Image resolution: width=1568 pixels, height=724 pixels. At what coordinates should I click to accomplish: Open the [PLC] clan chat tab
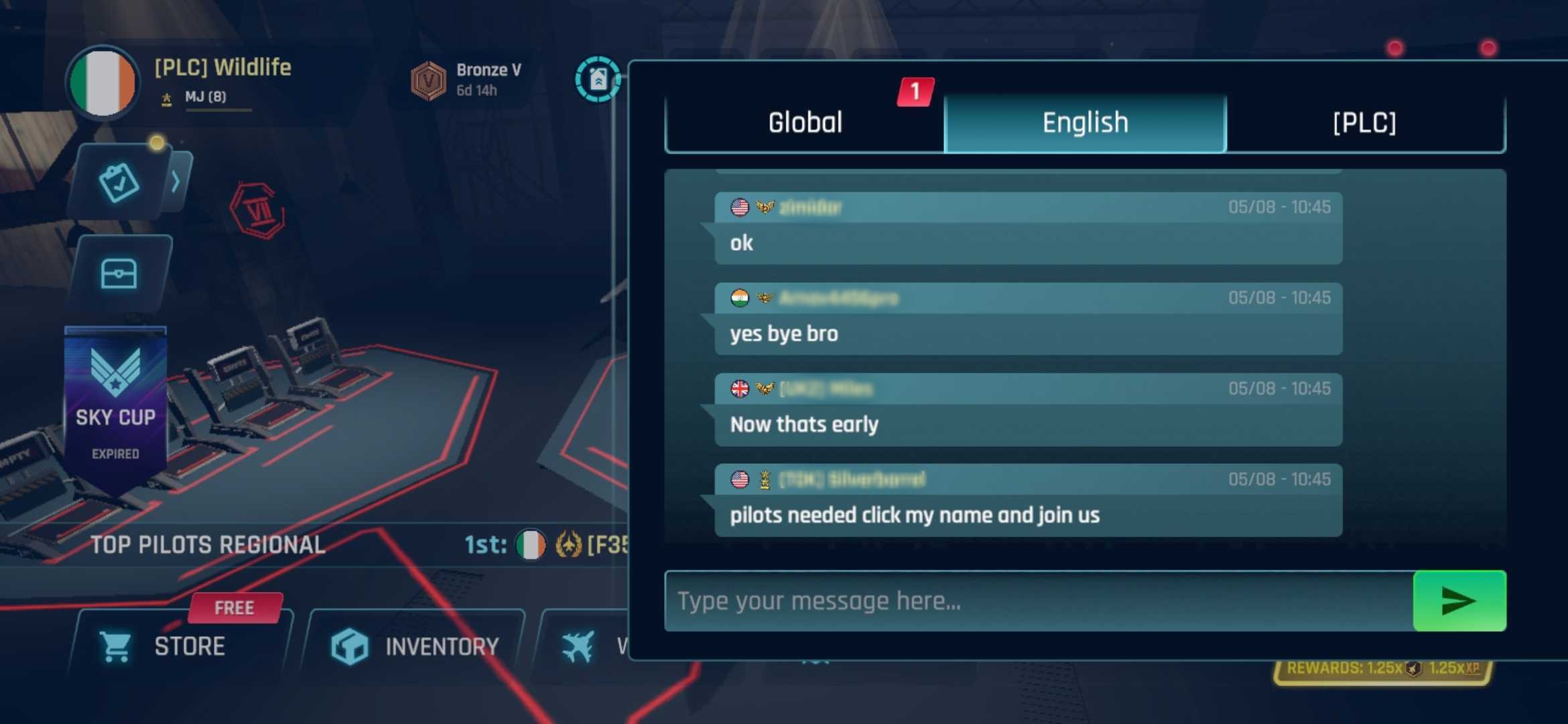pos(1365,123)
